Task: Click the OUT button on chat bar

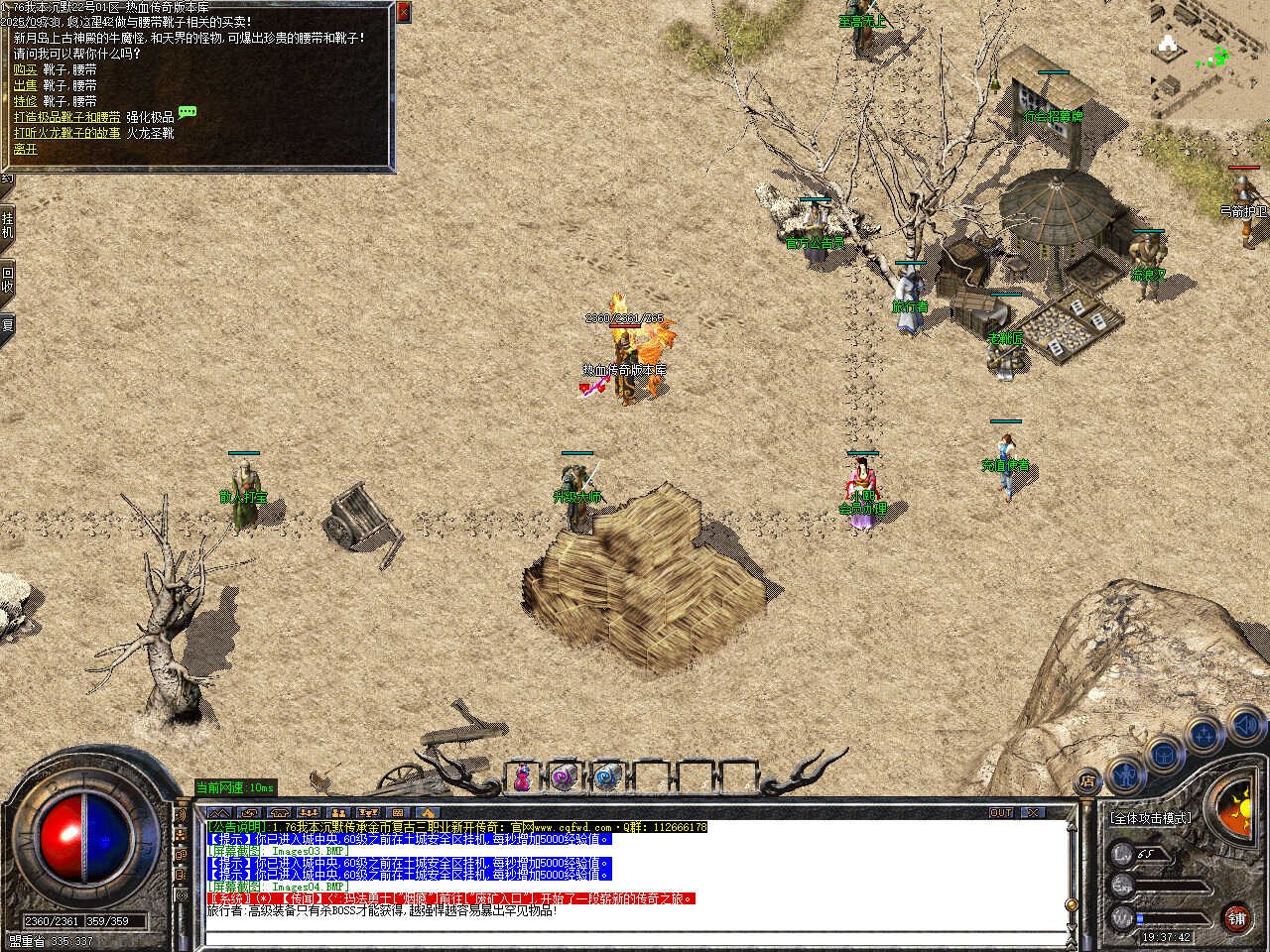Action: [1000, 812]
